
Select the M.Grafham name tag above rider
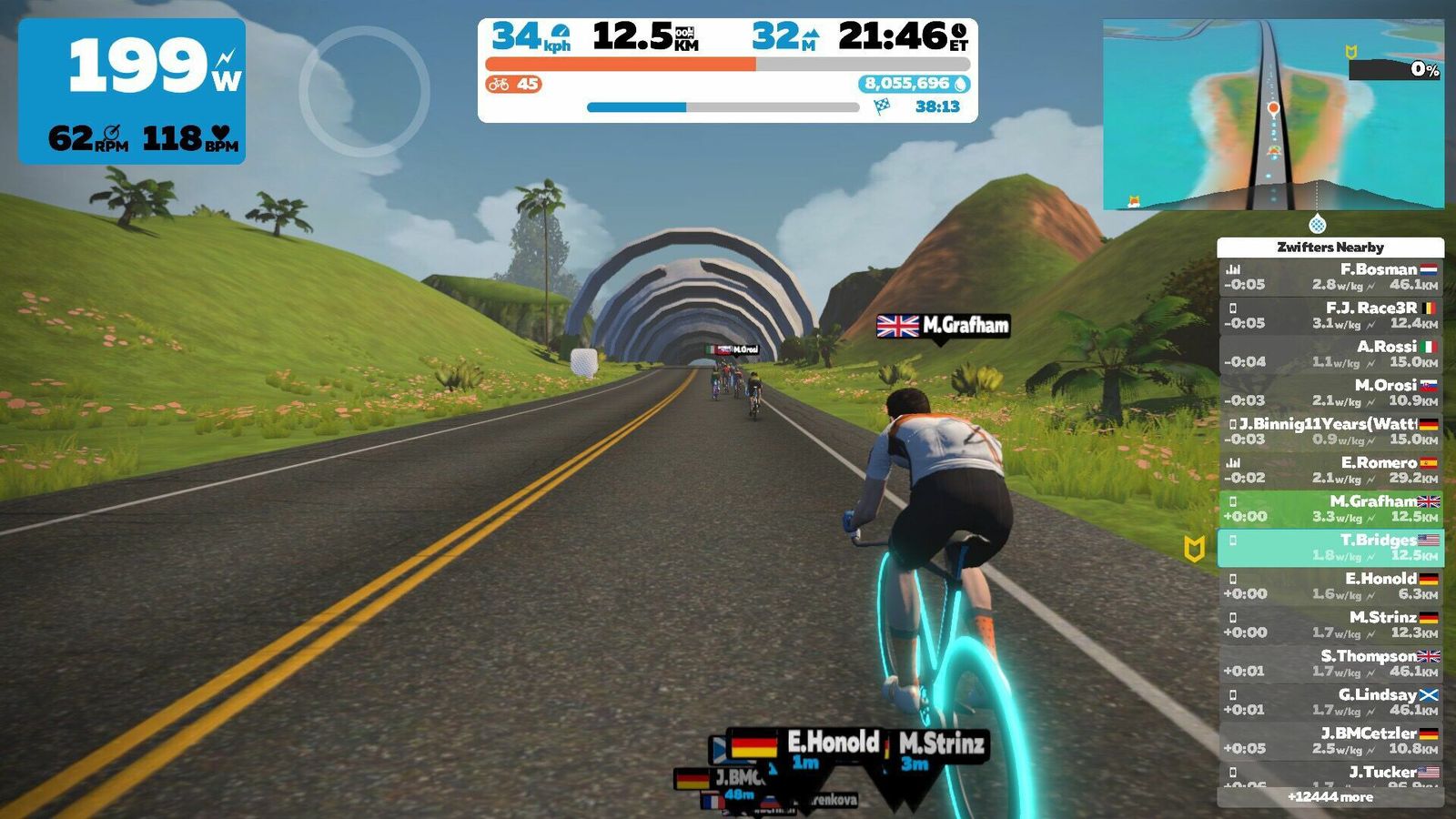pos(943,326)
